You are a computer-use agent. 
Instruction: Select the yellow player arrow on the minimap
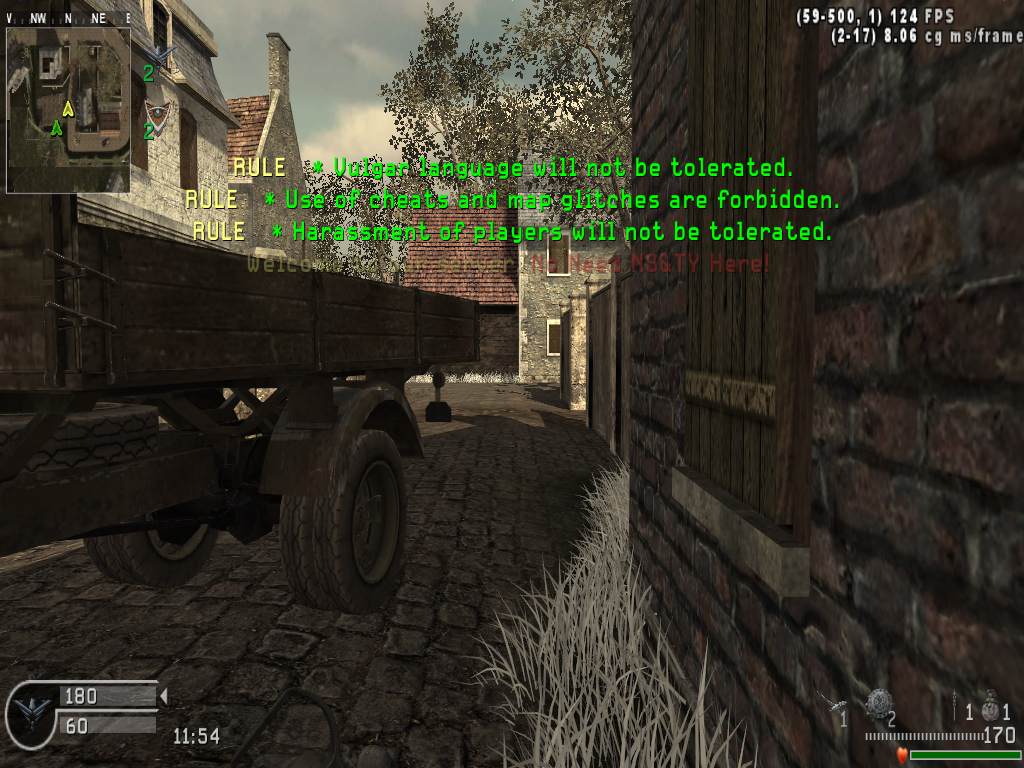point(68,108)
